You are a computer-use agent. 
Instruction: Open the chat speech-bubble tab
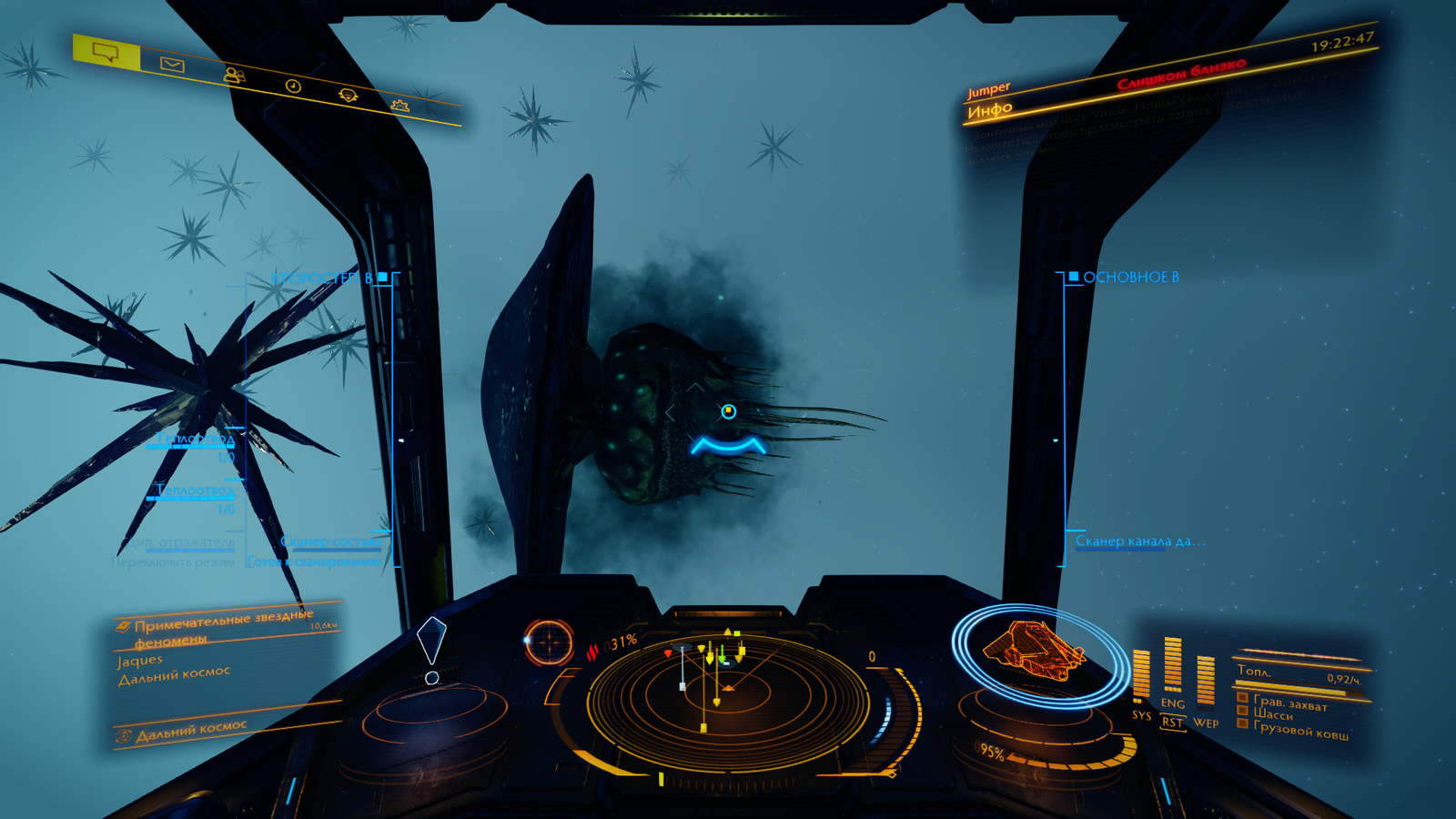(x=106, y=52)
